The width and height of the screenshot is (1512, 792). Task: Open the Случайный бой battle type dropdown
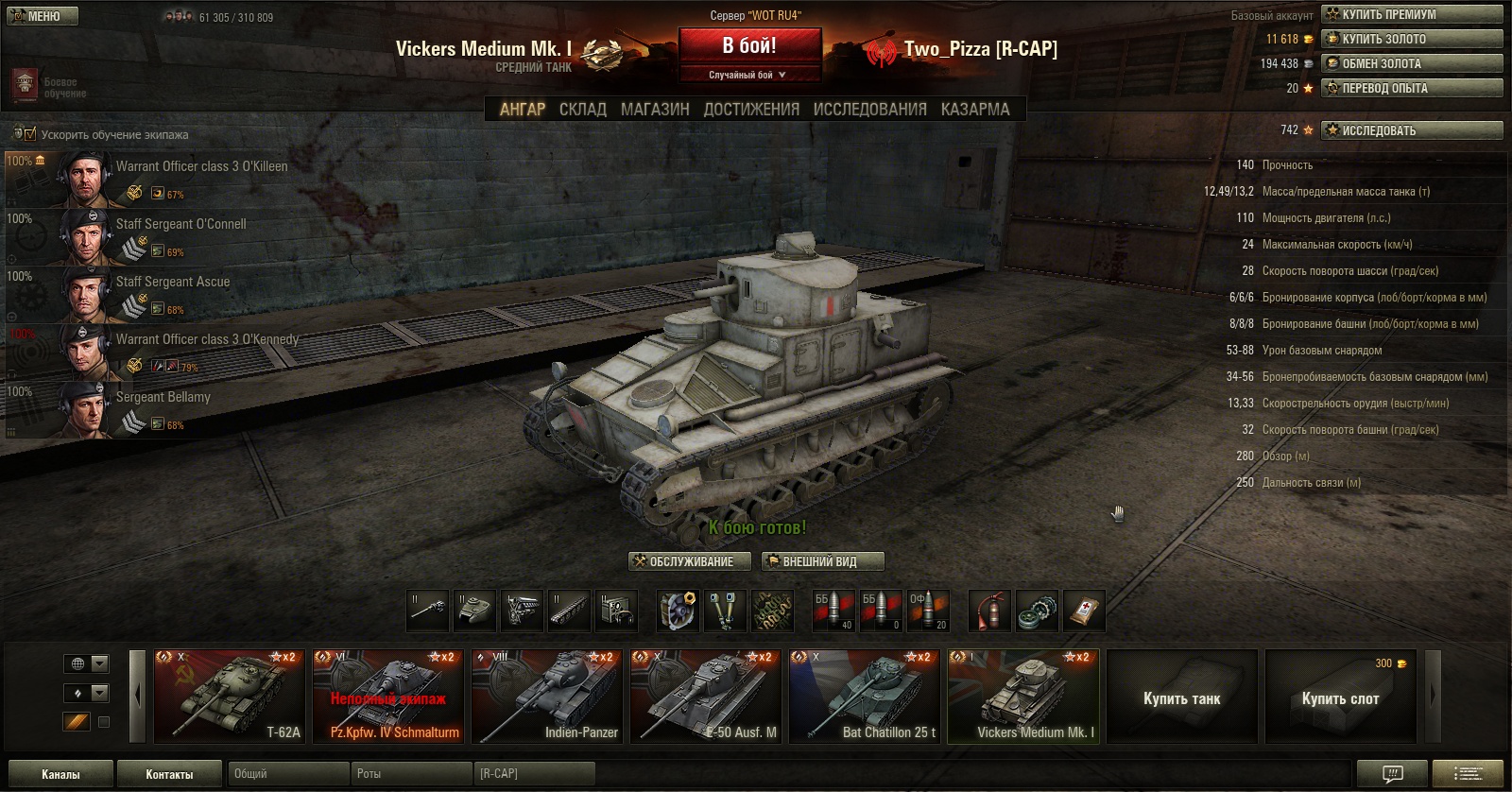coord(748,75)
